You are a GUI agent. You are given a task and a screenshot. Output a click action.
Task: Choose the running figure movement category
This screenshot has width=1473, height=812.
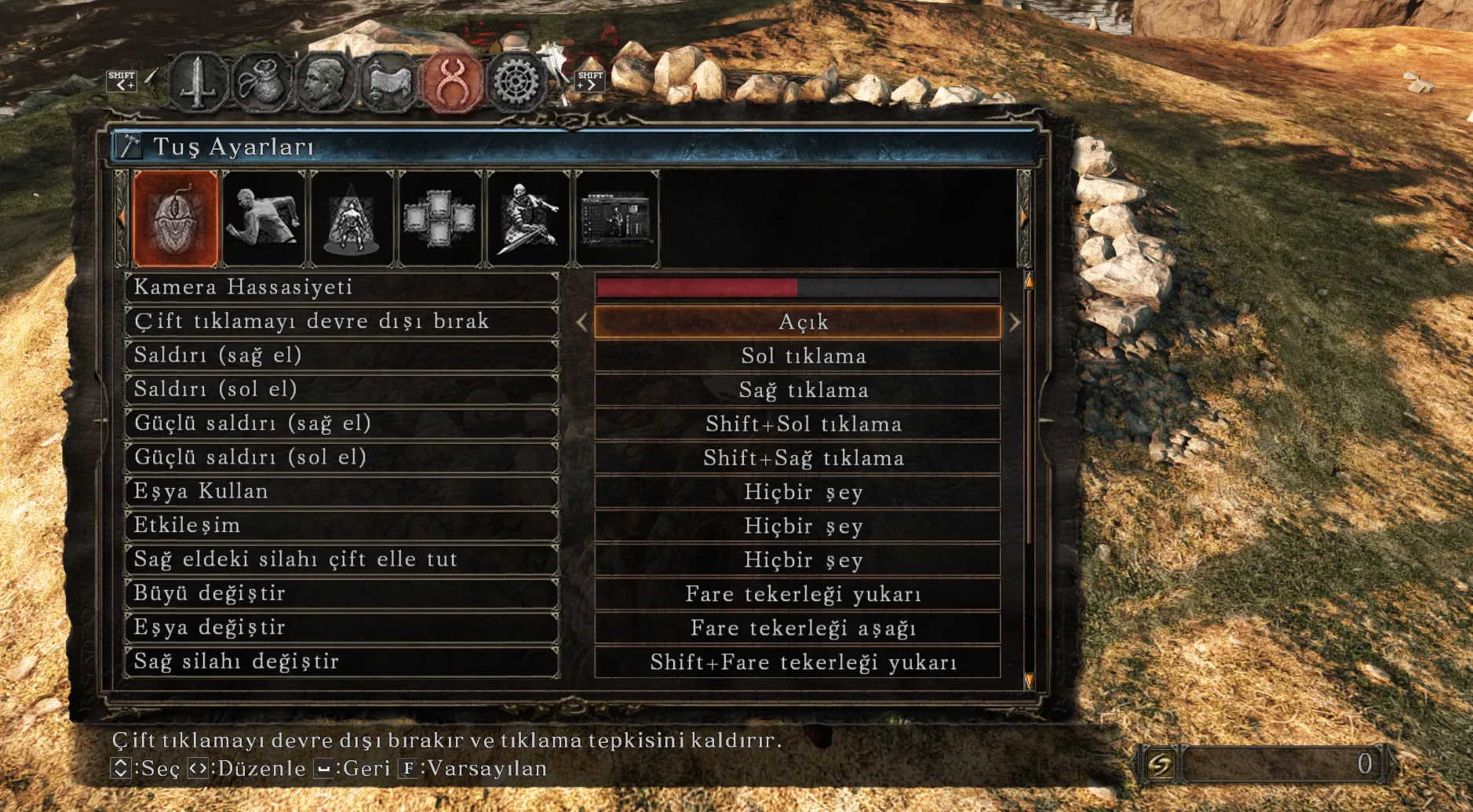264,219
